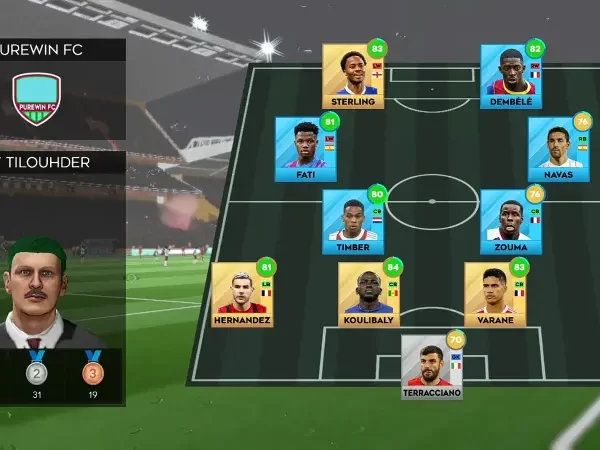Choose the Zouma player card
Screen dimensions: 600x450
click(511, 221)
